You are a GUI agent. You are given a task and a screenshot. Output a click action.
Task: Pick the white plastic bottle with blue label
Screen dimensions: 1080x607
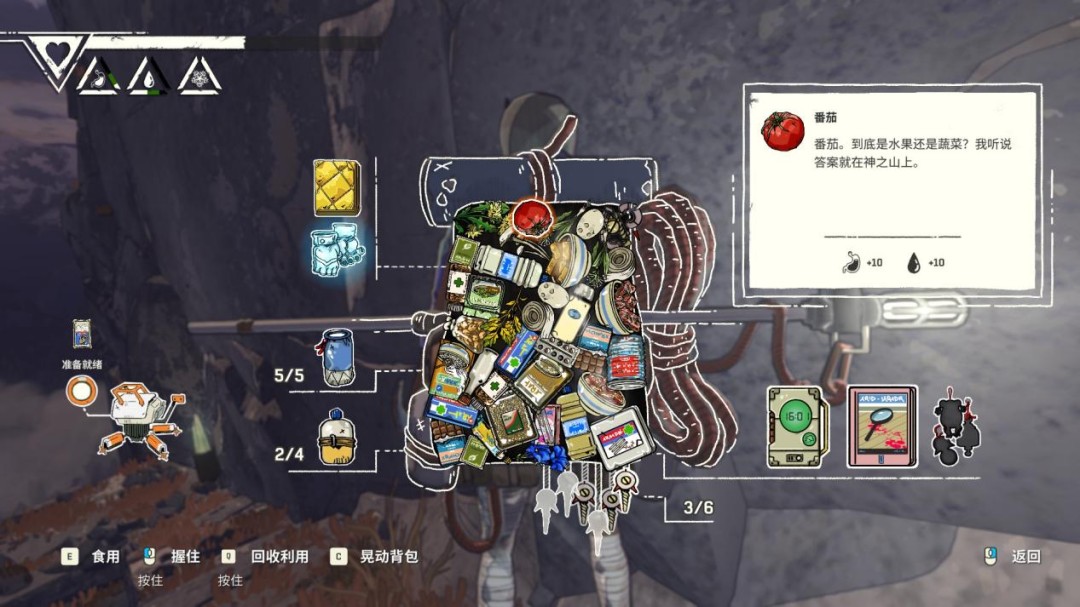pyautogui.click(x=506, y=264)
